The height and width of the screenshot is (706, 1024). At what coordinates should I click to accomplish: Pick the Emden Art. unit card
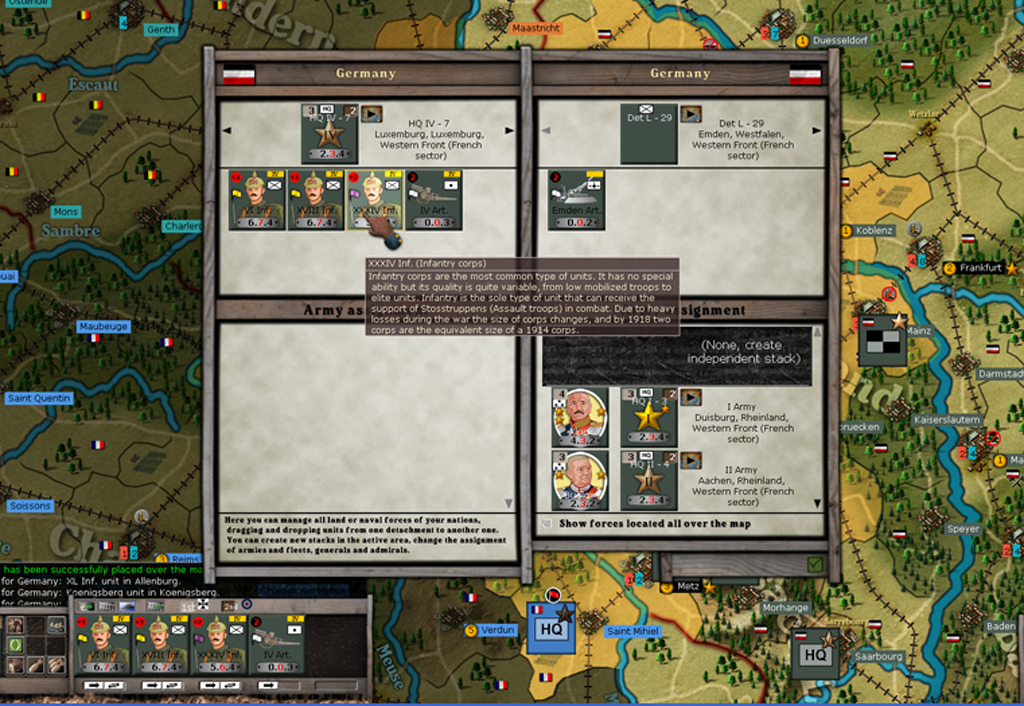(576, 200)
